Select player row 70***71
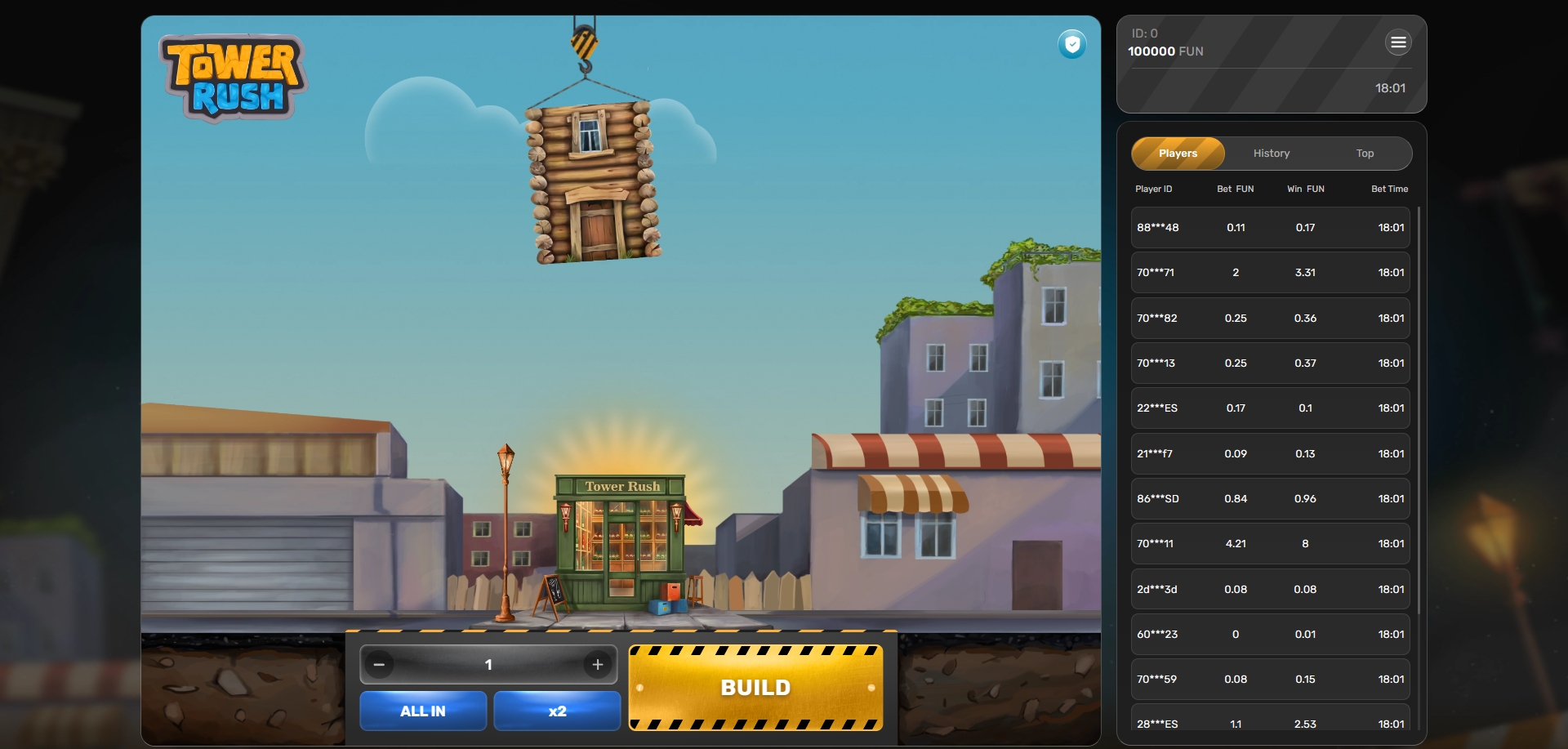Viewport: 1568px width, 749px height. point(1270,273)
